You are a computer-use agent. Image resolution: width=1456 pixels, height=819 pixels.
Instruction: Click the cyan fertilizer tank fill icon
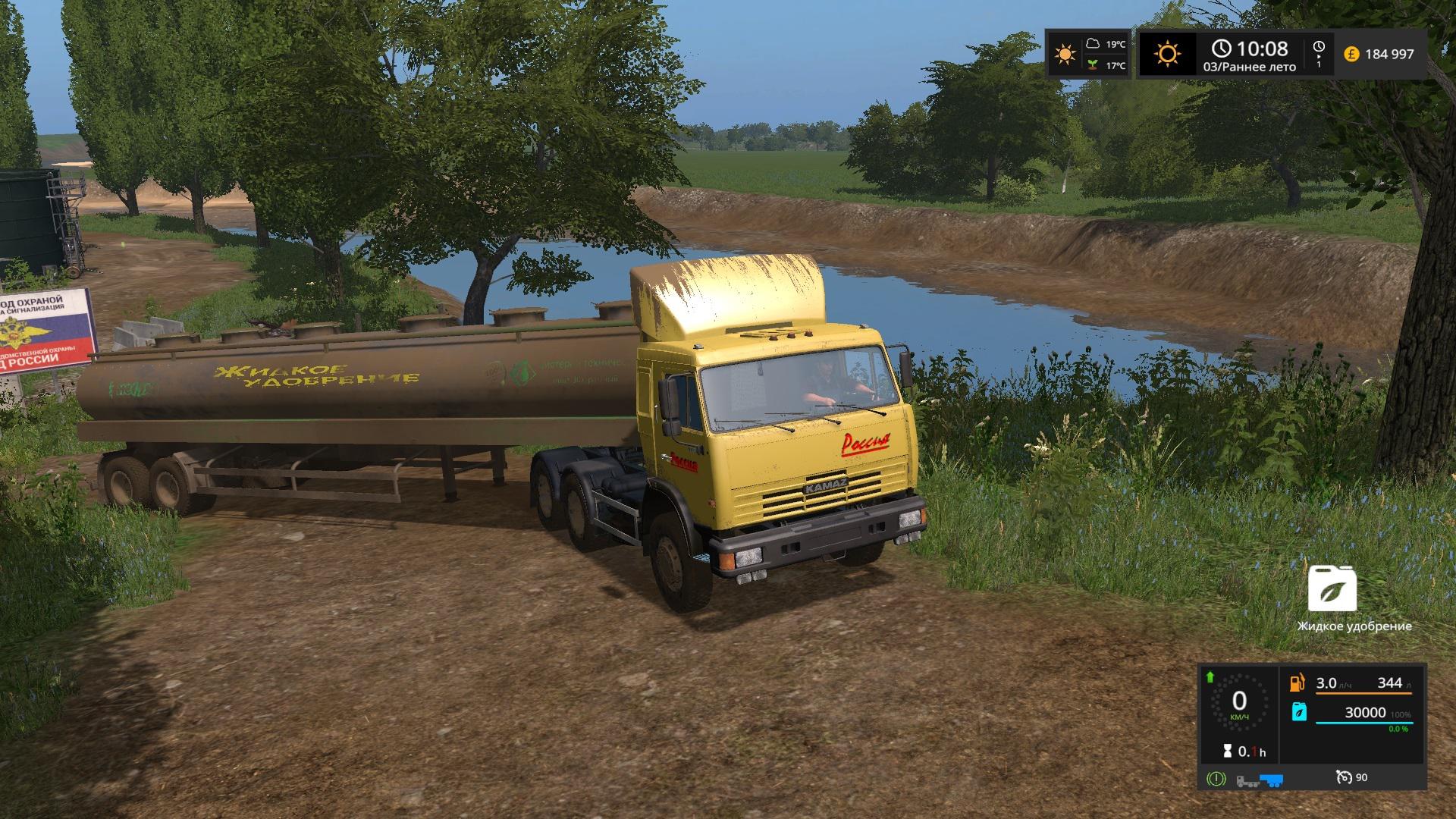[1298, 712]
